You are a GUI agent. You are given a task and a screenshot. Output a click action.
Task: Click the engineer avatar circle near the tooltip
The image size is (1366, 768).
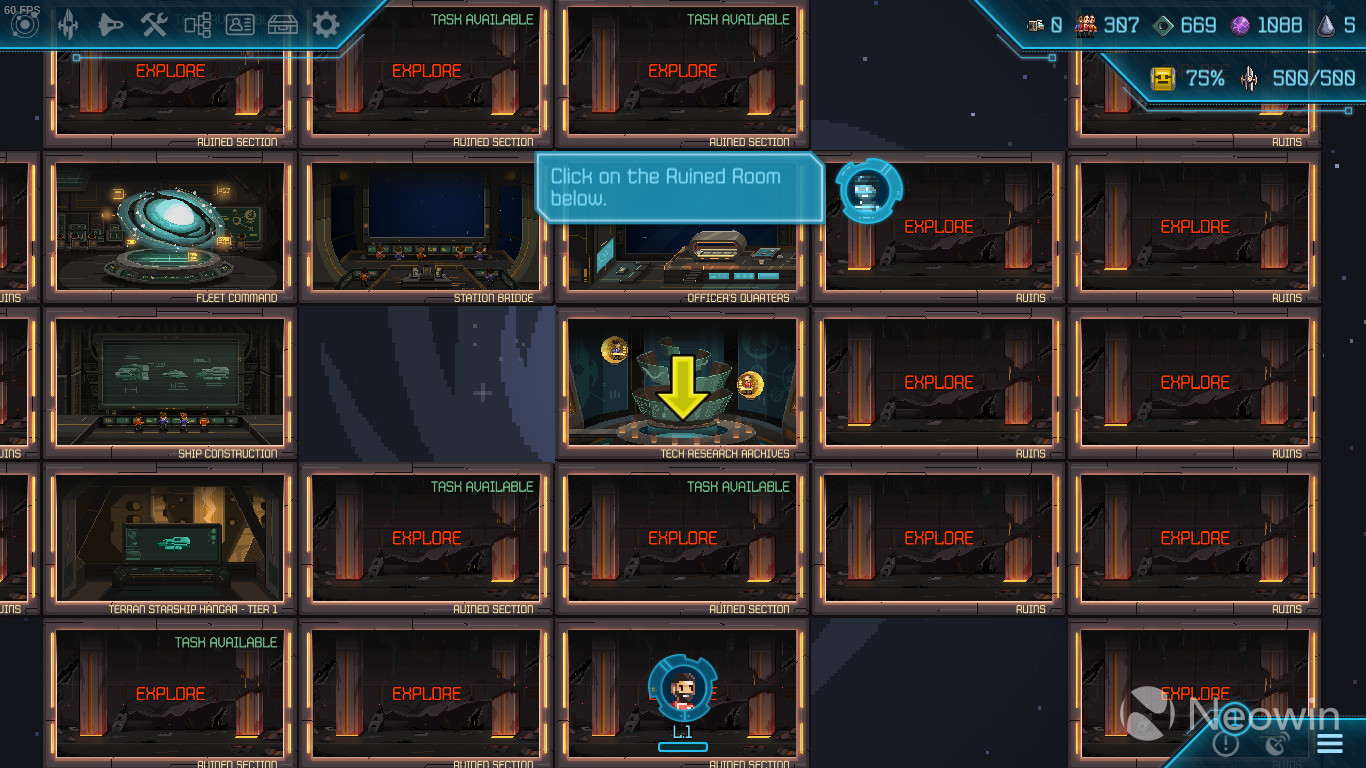(x=866, y=190)
